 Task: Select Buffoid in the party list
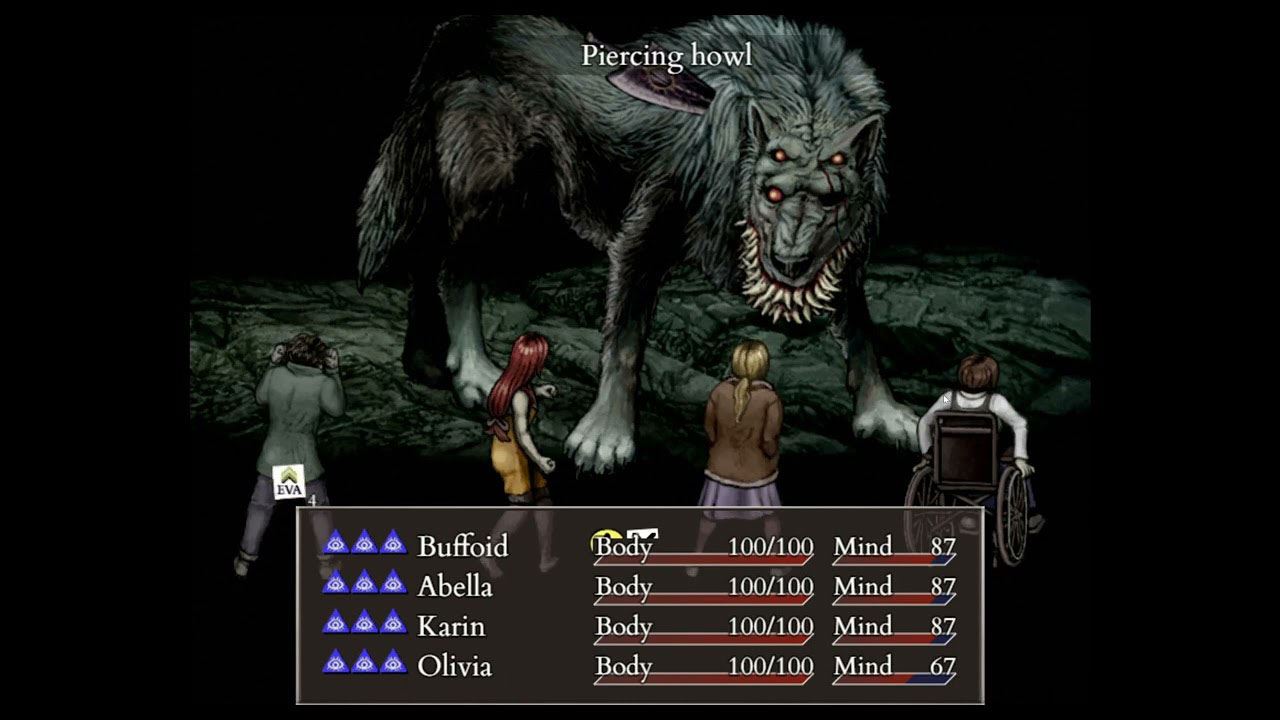462,546
